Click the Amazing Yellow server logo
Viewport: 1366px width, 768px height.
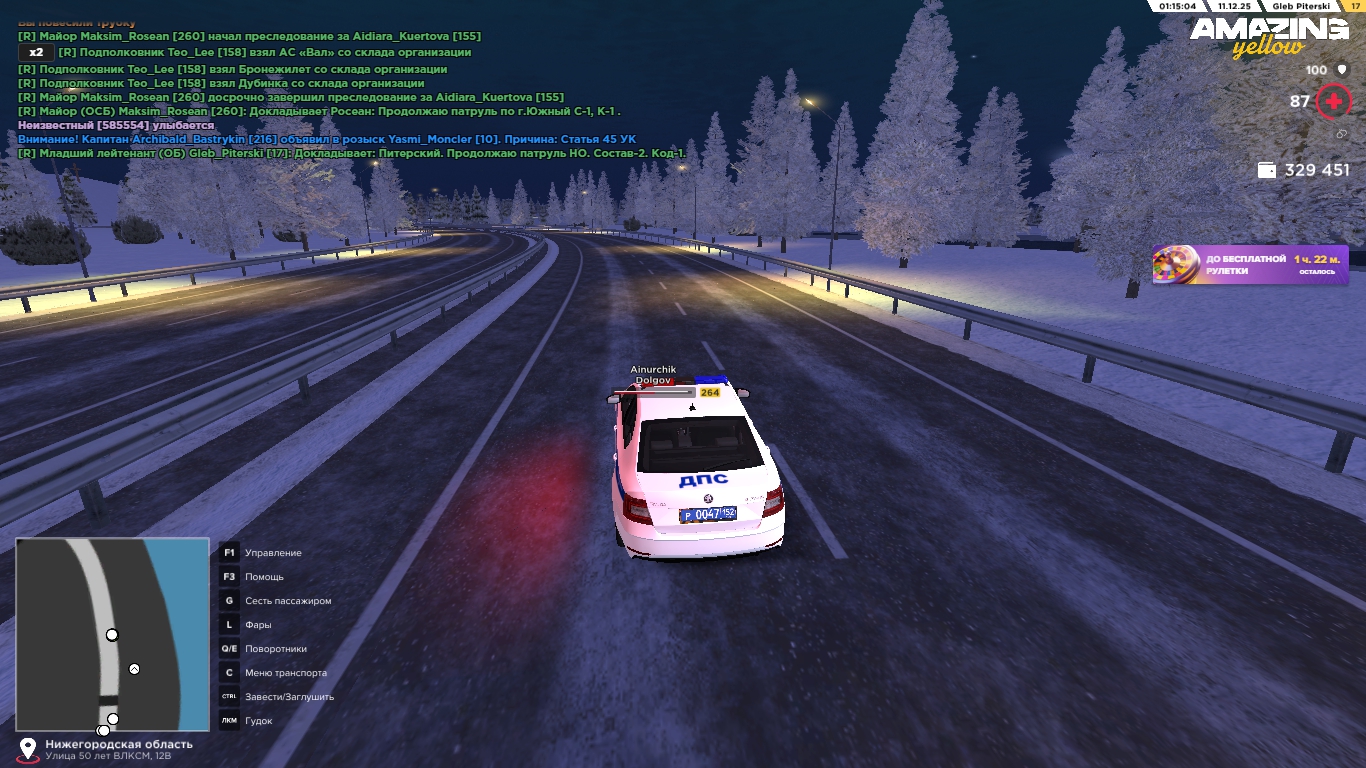[1268, 36]
